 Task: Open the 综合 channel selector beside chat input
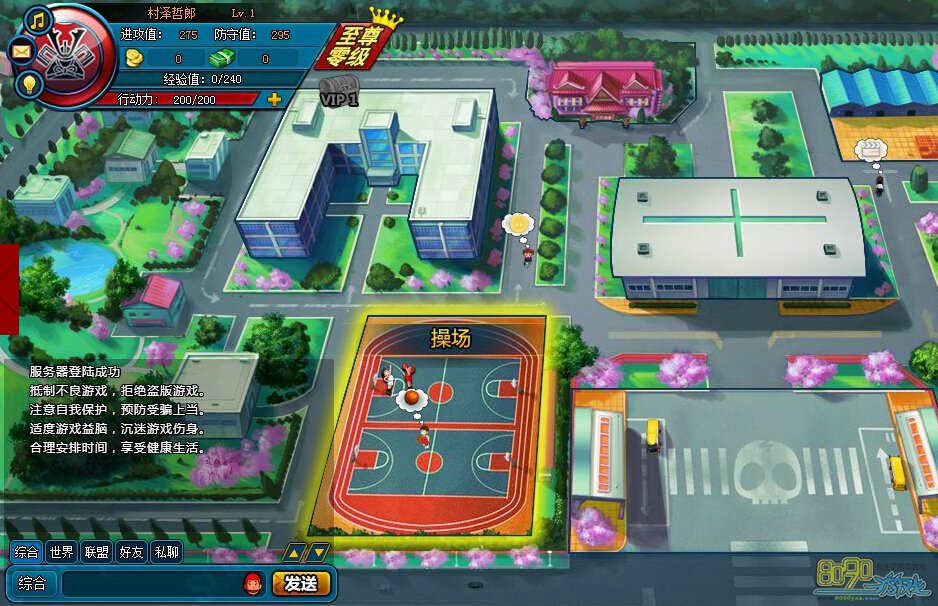pyautogui.click(x=31, y=583)
